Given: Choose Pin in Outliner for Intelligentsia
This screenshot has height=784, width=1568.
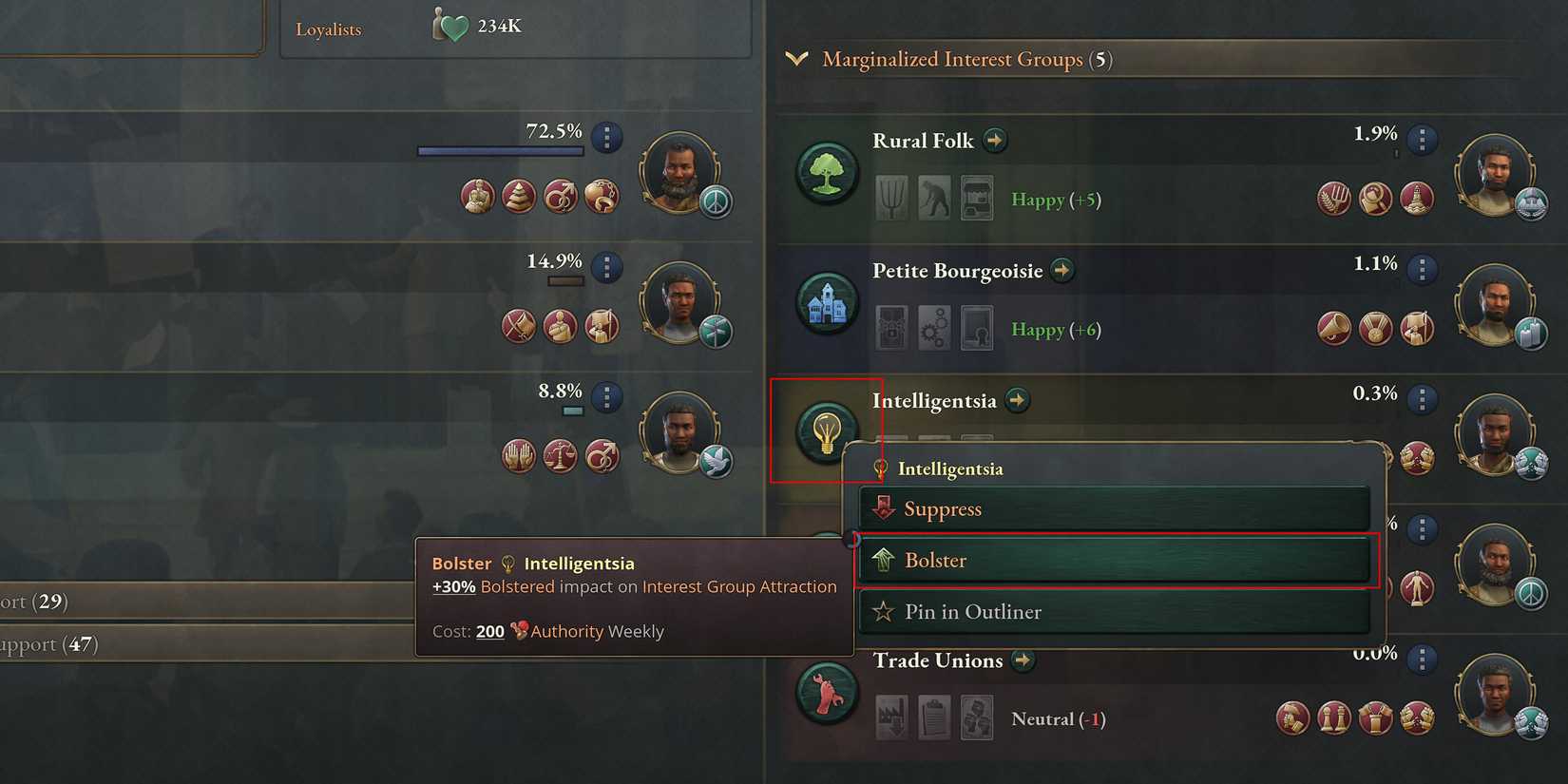Looking at the screenshot, I should click(x=1116, y=611).
